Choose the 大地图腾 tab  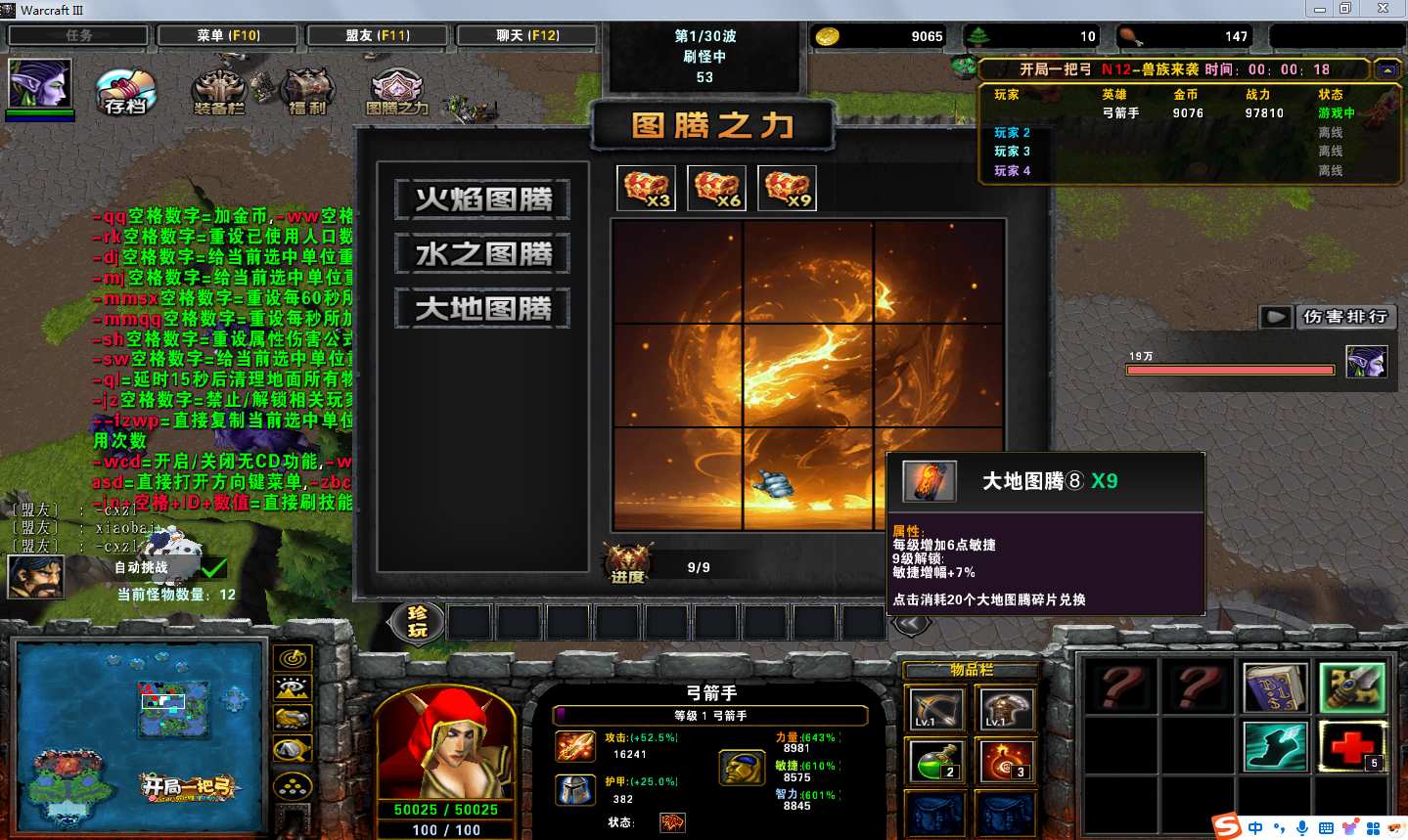tap(483, 309)
